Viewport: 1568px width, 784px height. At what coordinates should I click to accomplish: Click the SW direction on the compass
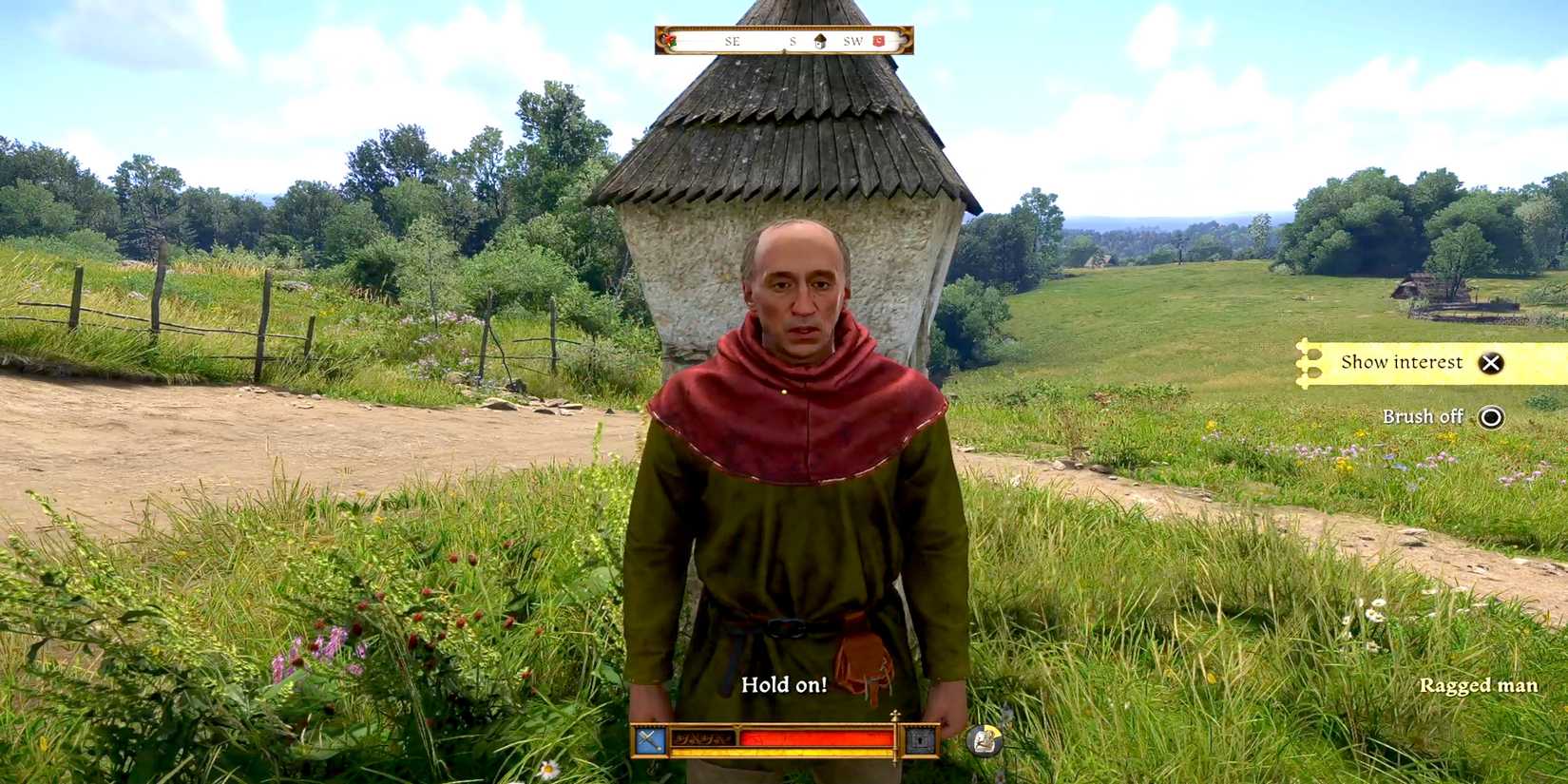tap(853, 41)
